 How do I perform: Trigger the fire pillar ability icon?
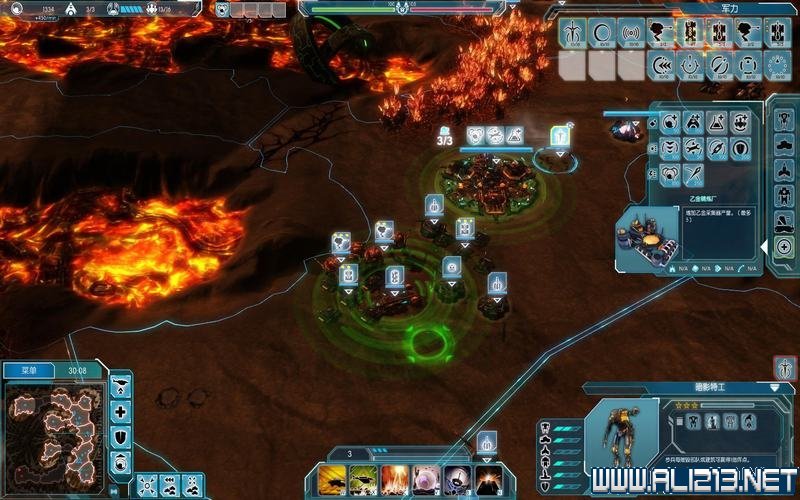394,479
